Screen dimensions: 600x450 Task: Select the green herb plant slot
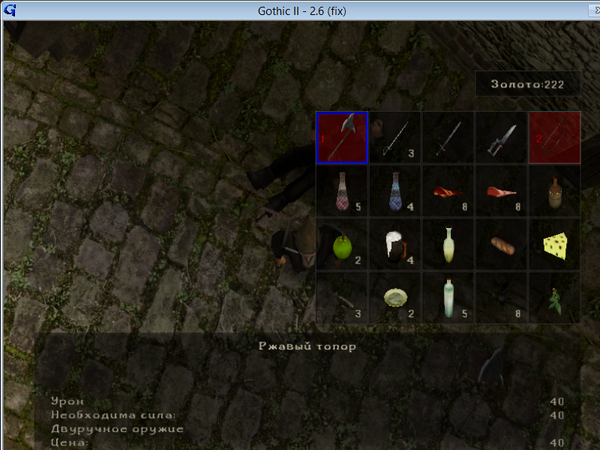pyautogui.click(x=554, y=296)
